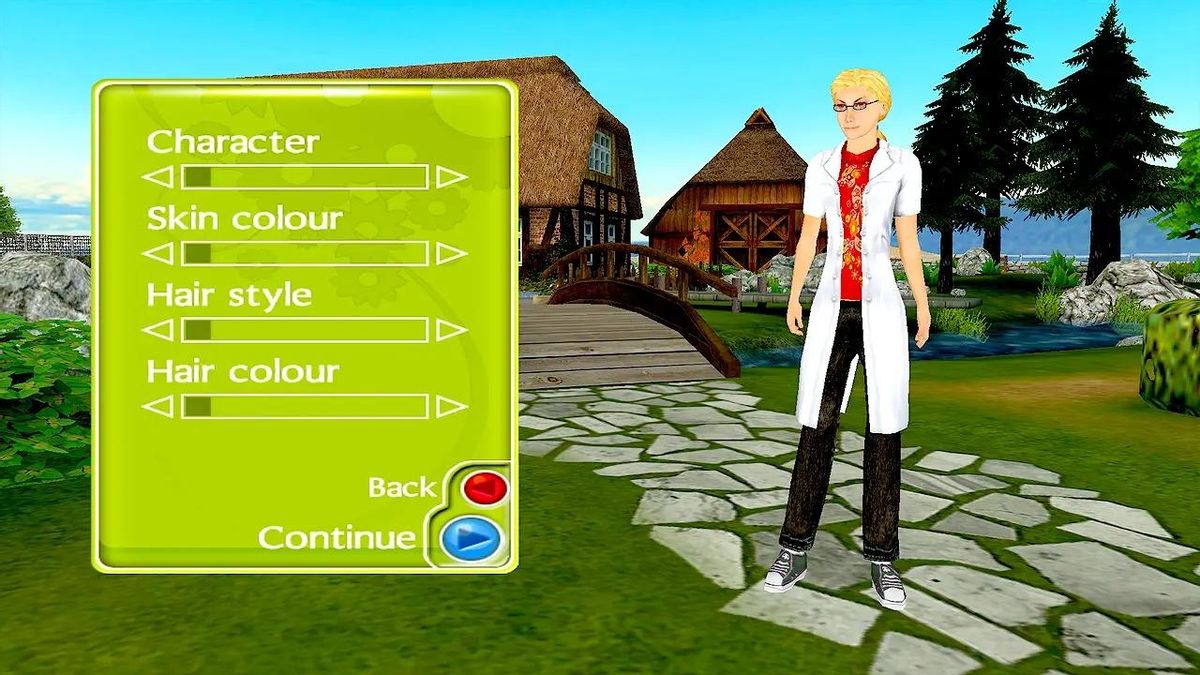Switch to previous Hair style

(x=158, y=330)
